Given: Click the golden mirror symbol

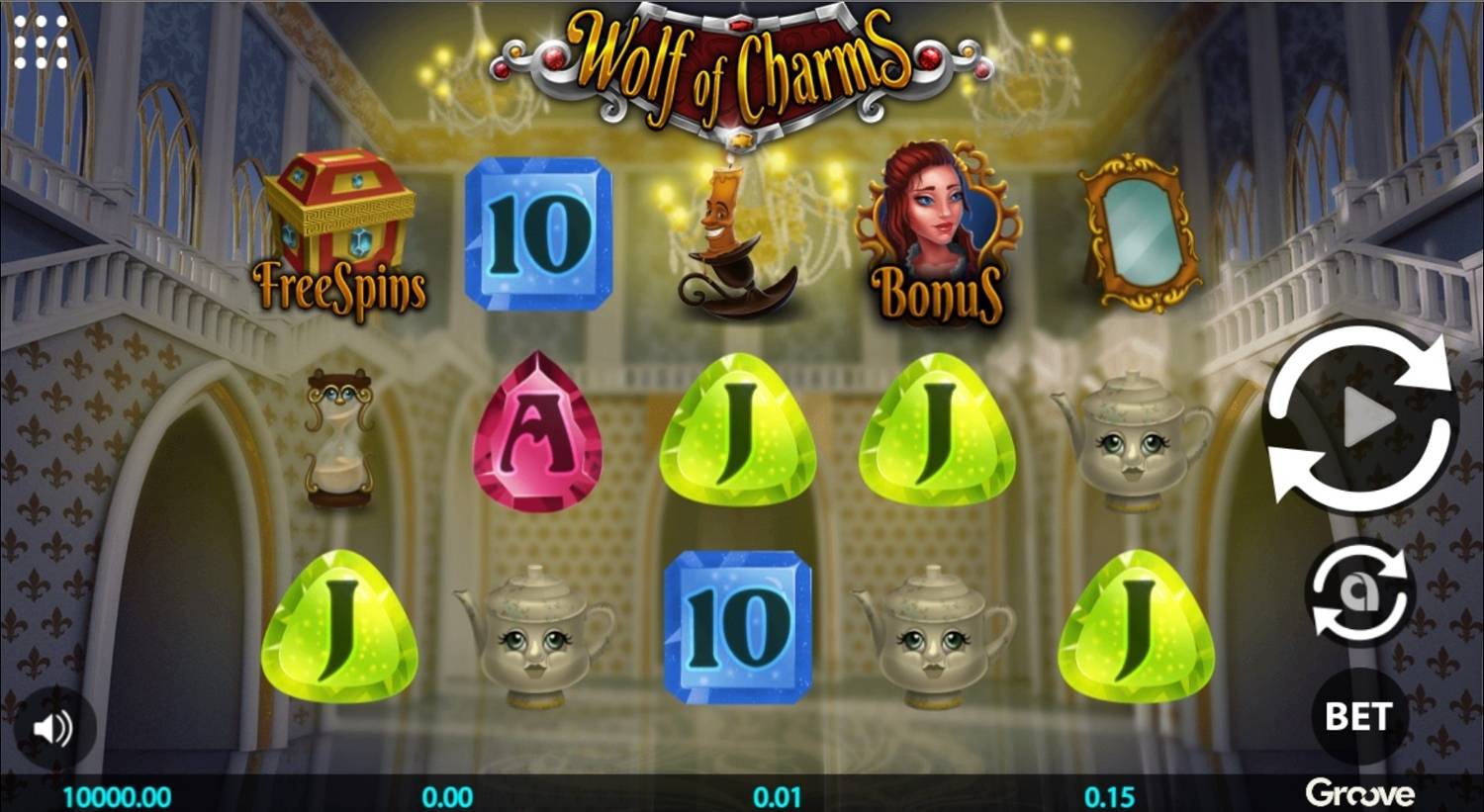Looking at the screenshot, I should (1140, 232).
